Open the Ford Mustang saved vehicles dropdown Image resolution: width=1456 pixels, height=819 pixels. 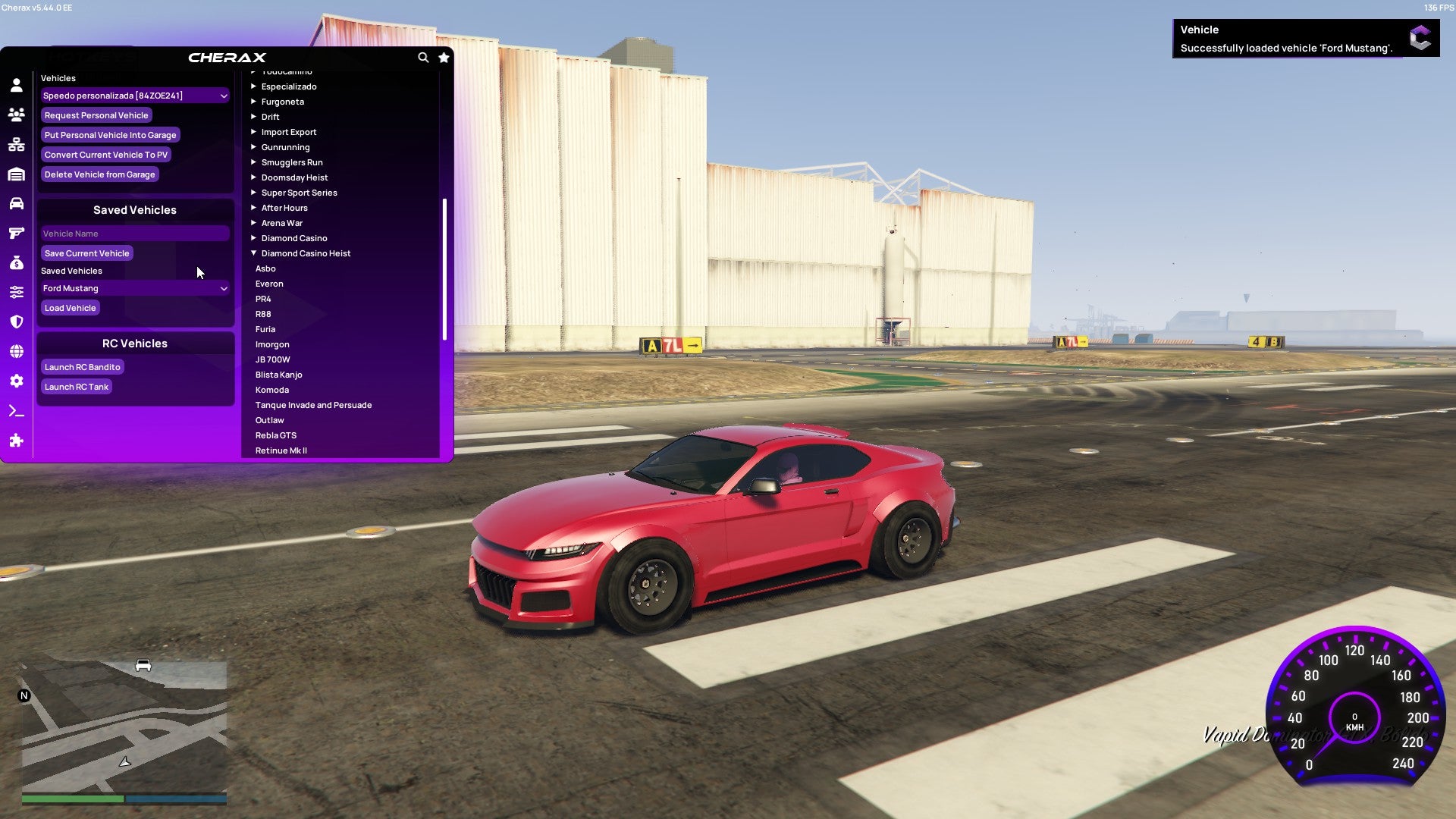click(135, 288)
